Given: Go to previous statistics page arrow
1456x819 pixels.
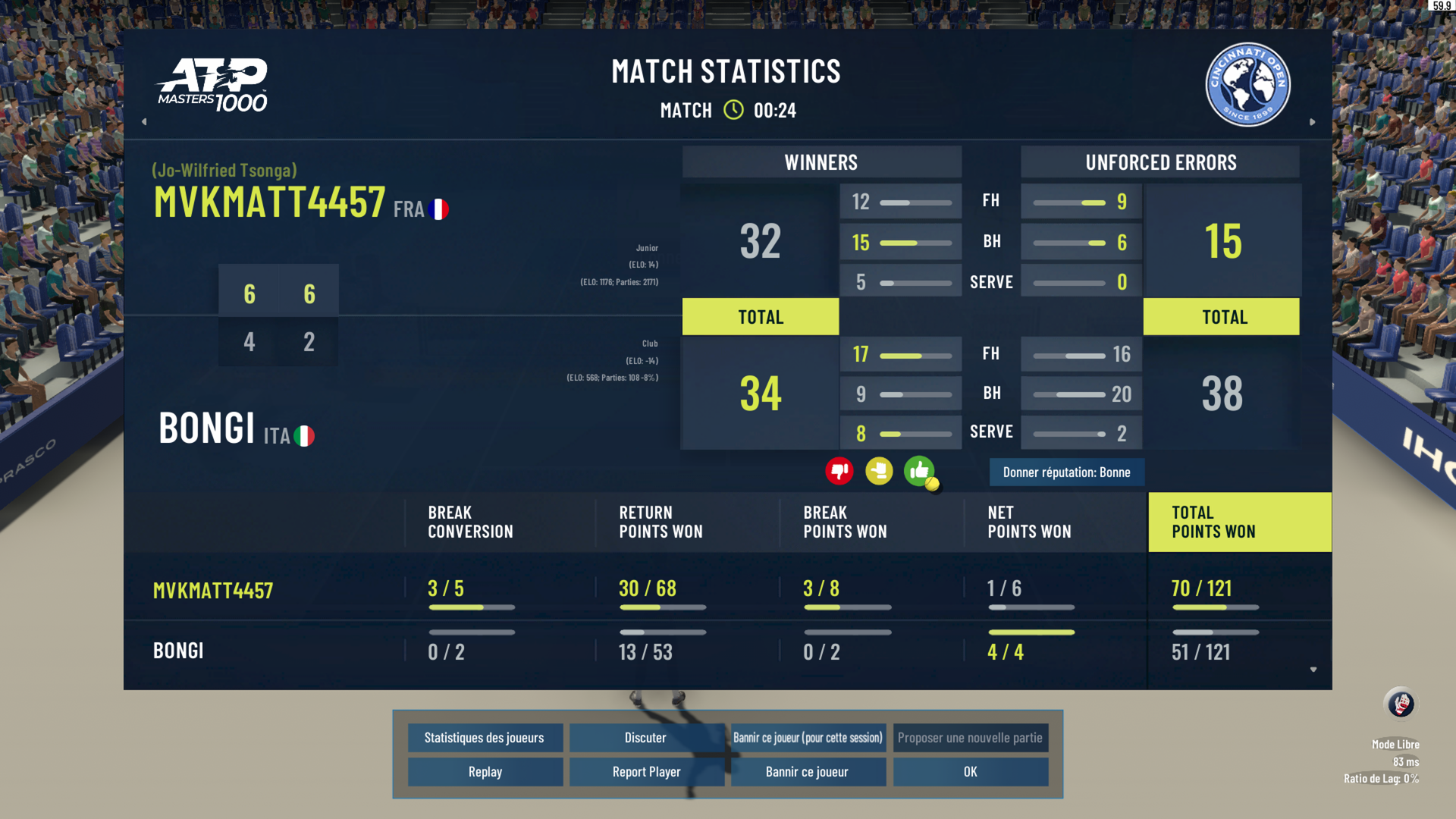Looking at the screenshot, I should 144,121.
